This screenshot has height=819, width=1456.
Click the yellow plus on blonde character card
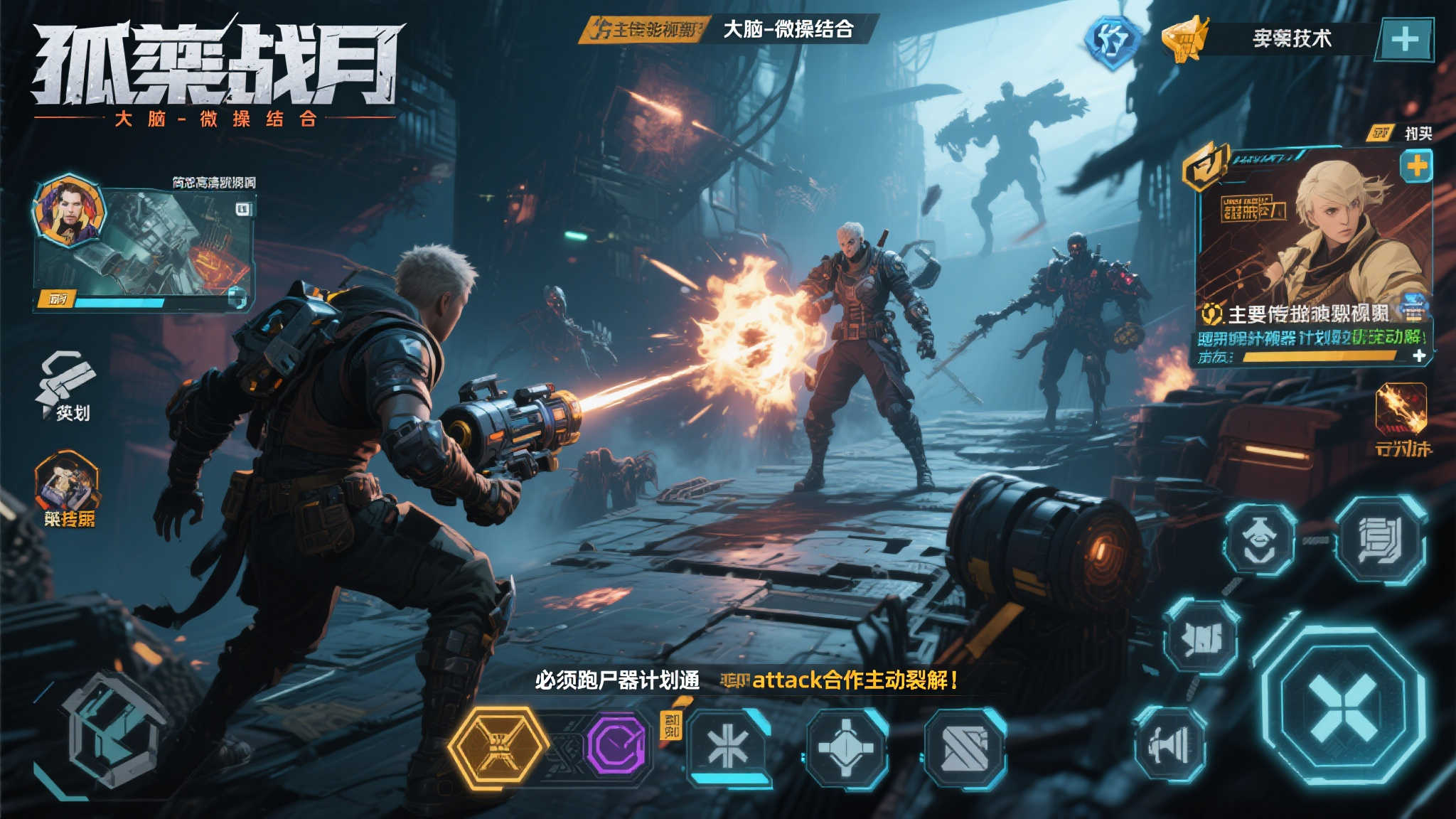tap(1415, 167)
